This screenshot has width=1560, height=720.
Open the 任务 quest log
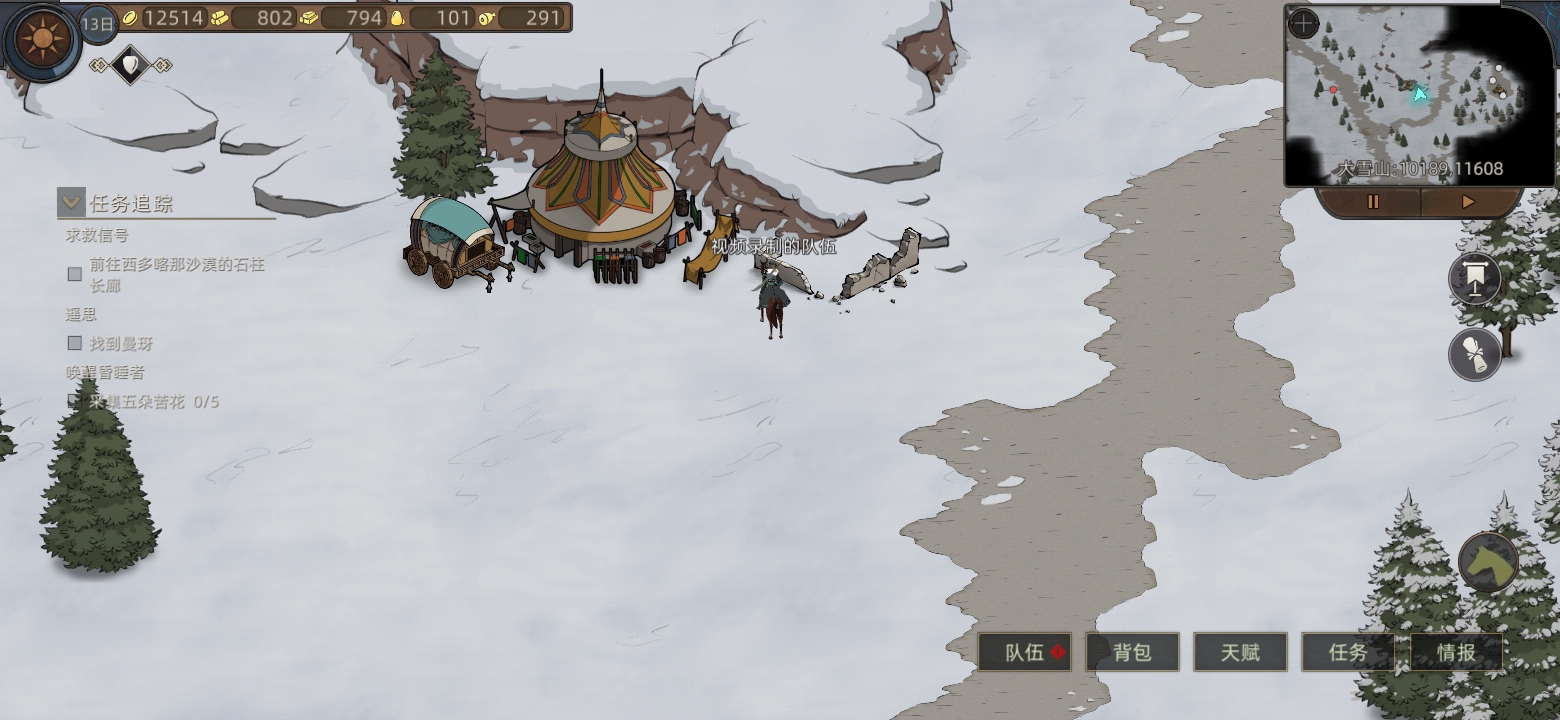pyautogui.click(x=1347, y=653)
